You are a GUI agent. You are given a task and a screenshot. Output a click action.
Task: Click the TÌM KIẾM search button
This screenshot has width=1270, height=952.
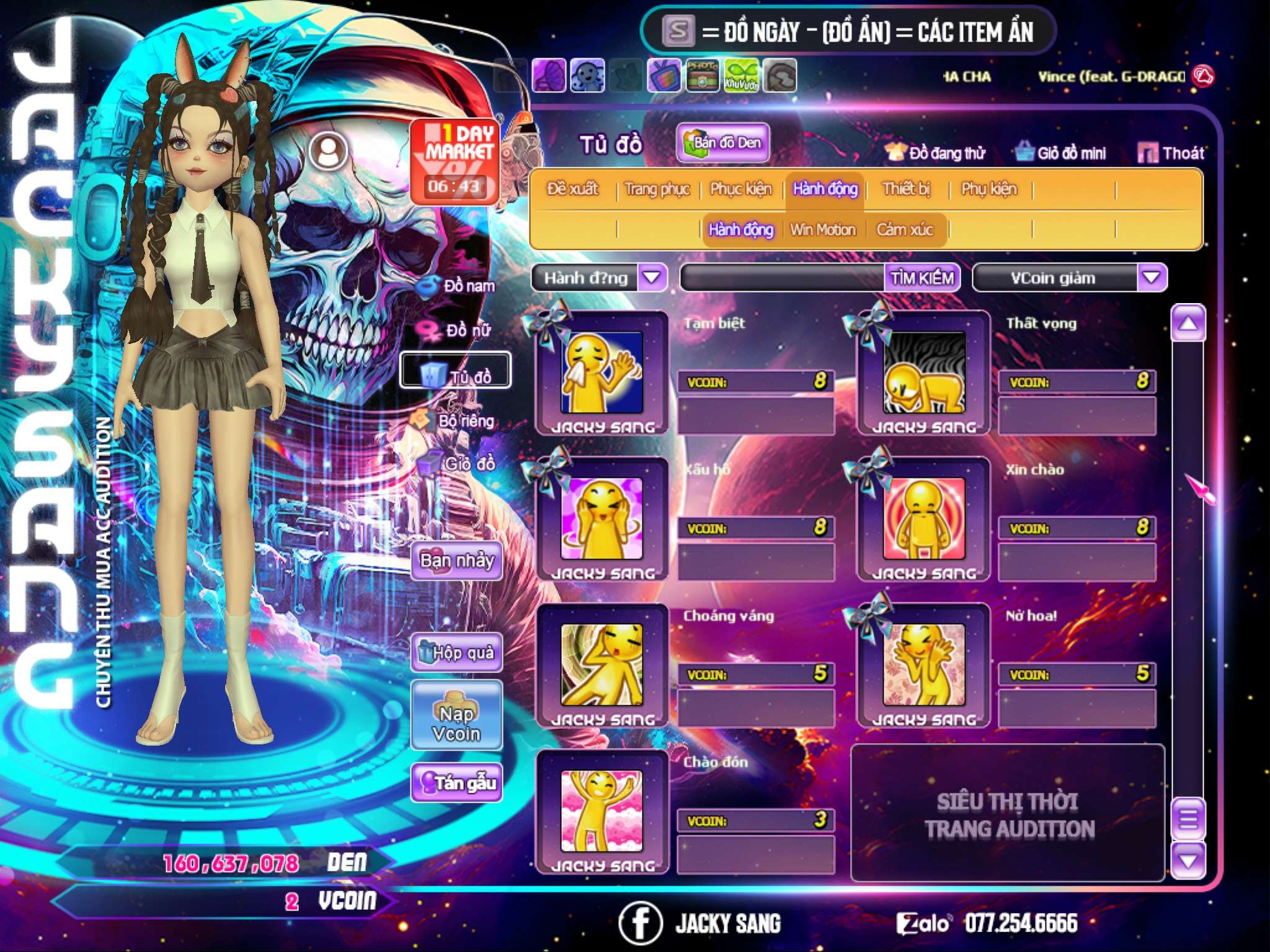(x=922, y=278)
